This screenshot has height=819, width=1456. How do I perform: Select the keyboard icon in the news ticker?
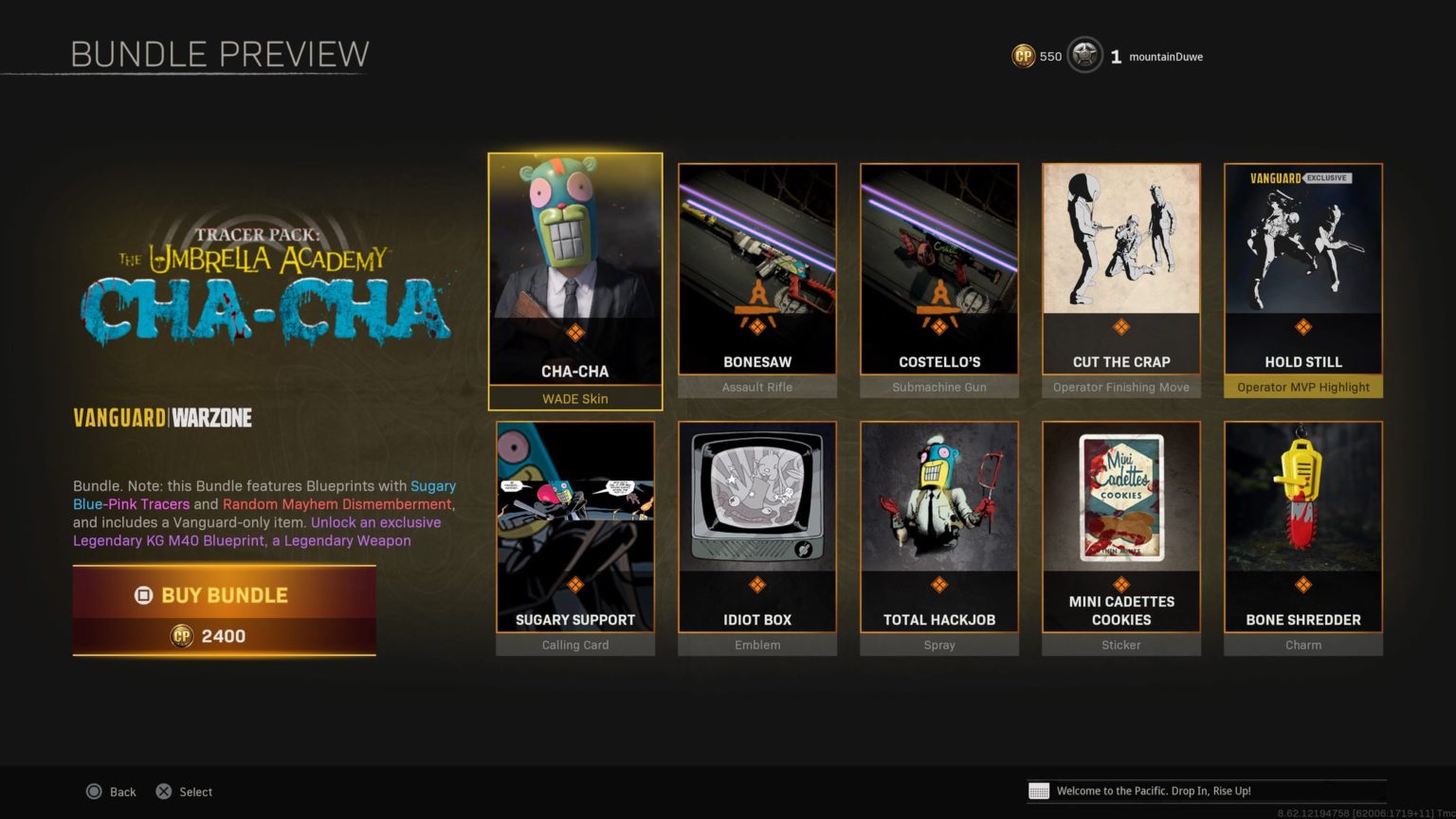point(1041,791)
